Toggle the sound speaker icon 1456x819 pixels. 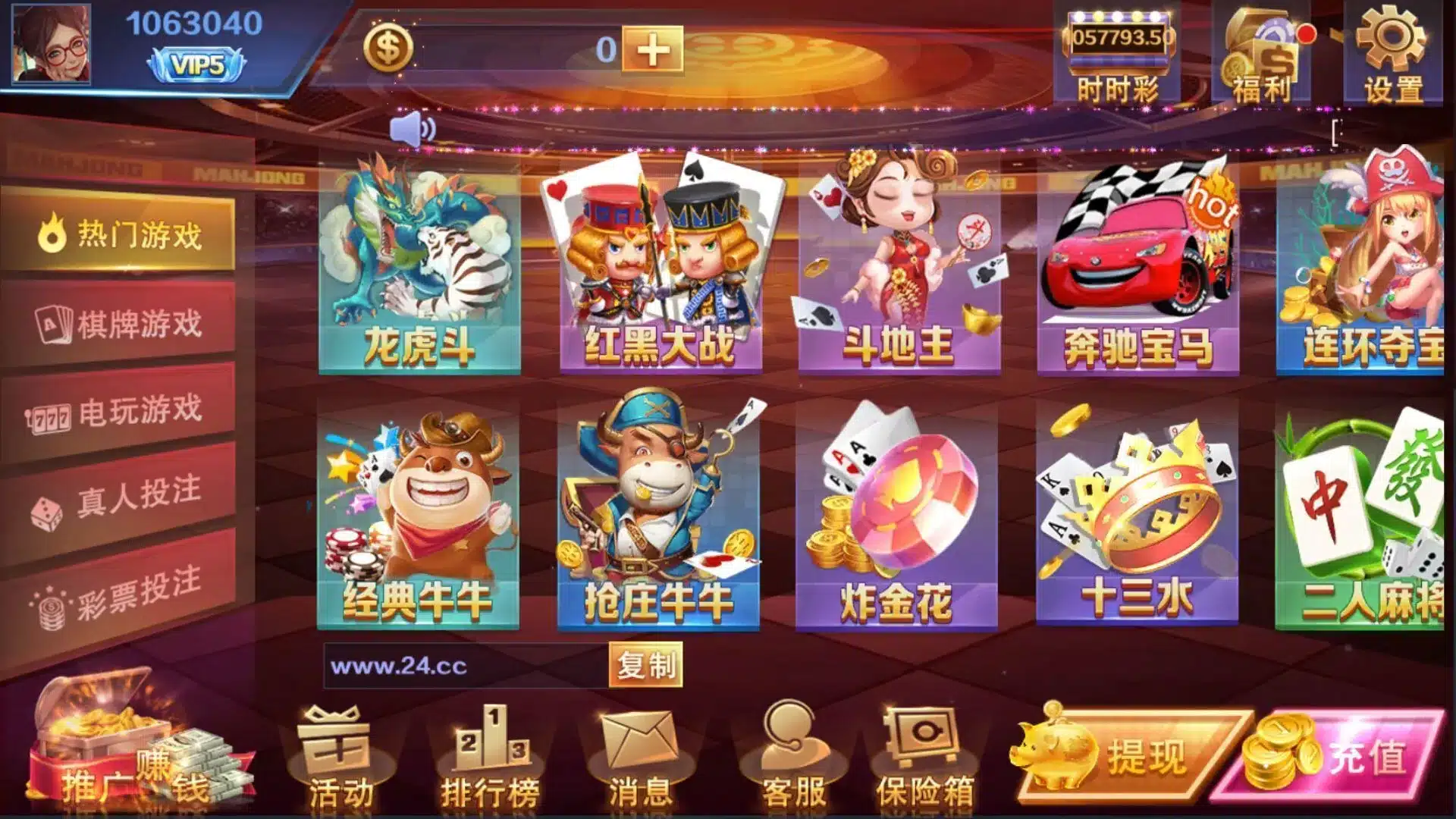tap(413, 130)
